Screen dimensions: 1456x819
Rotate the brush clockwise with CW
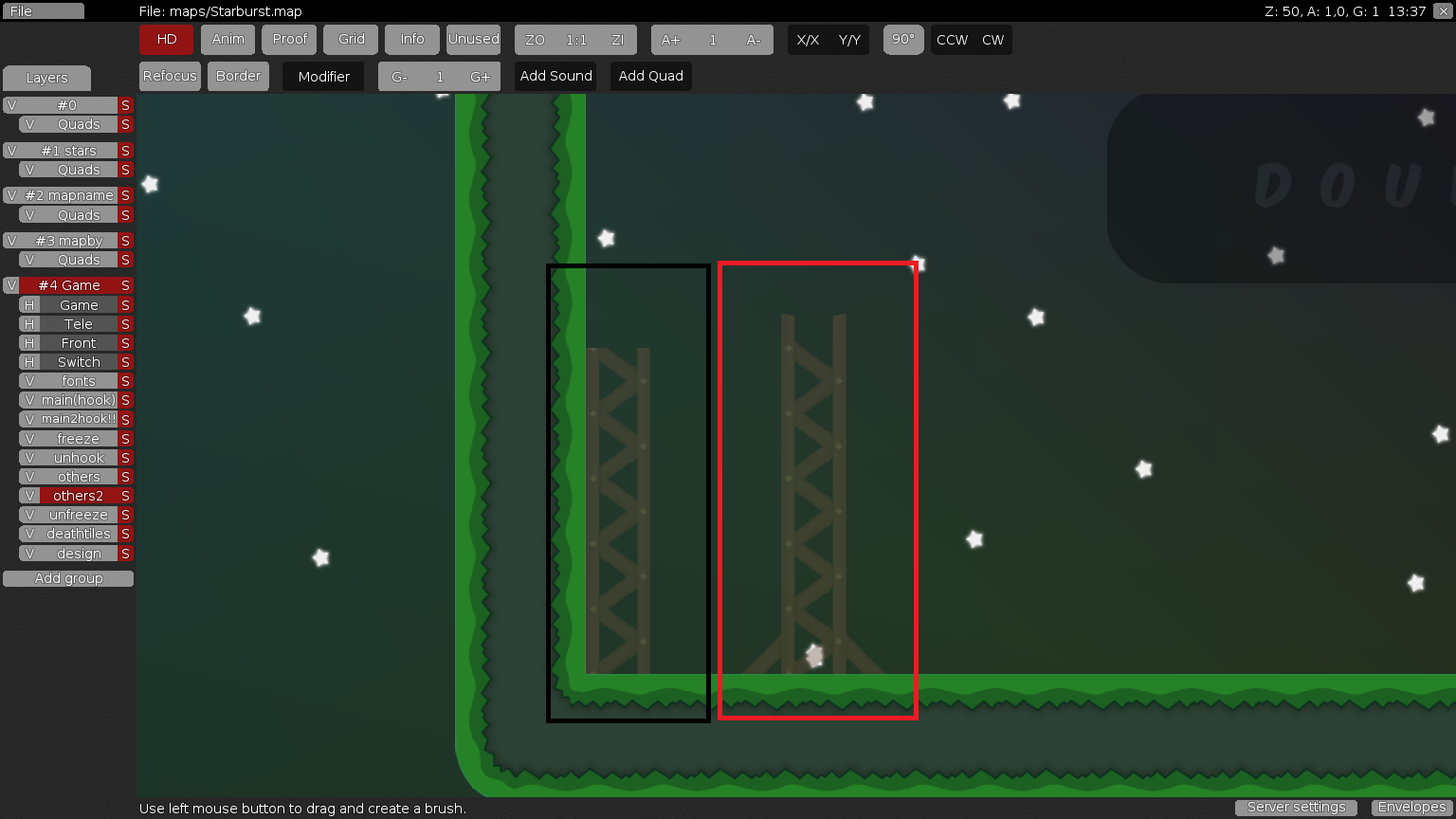click(993, 40)
